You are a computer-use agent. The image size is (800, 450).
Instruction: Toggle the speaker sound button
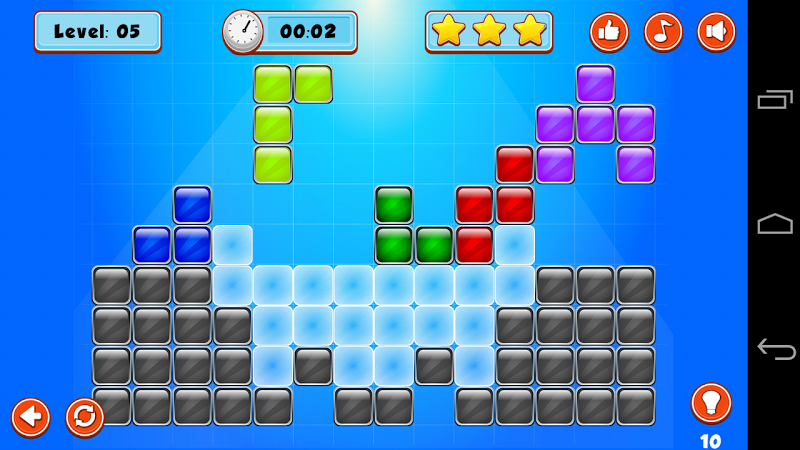point(716,32)
